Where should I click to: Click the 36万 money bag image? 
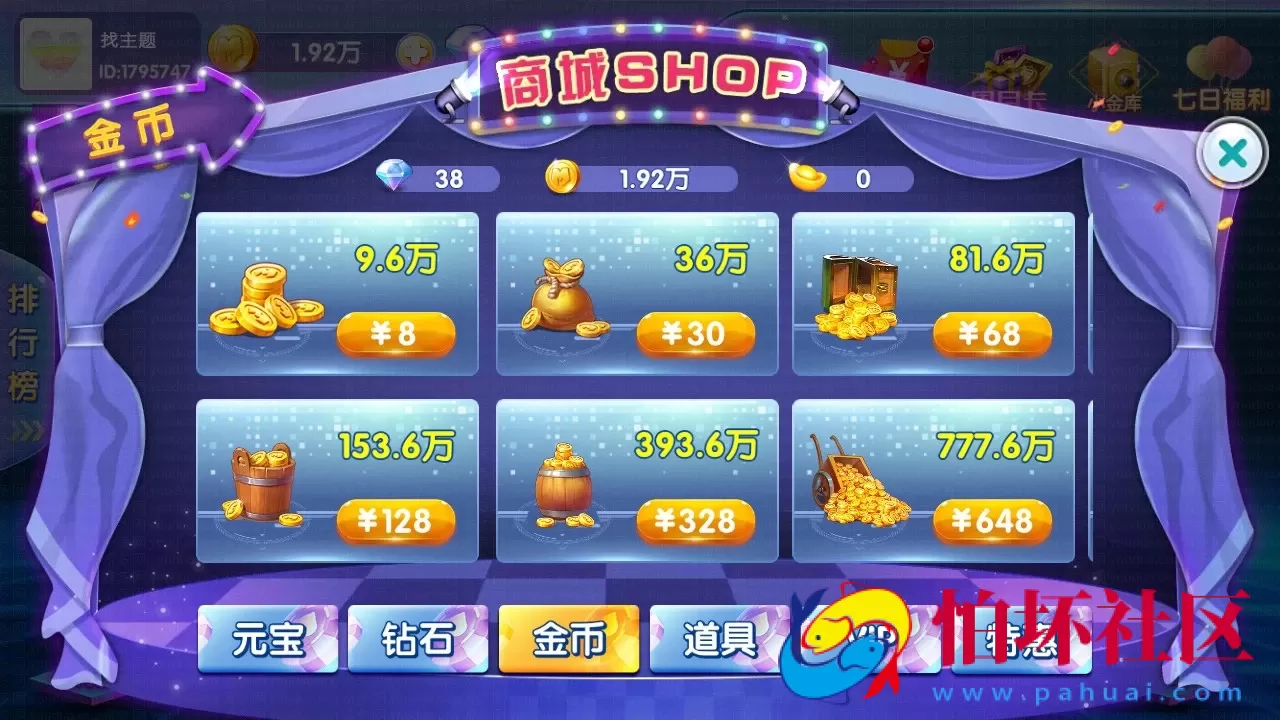pos(562,295)
